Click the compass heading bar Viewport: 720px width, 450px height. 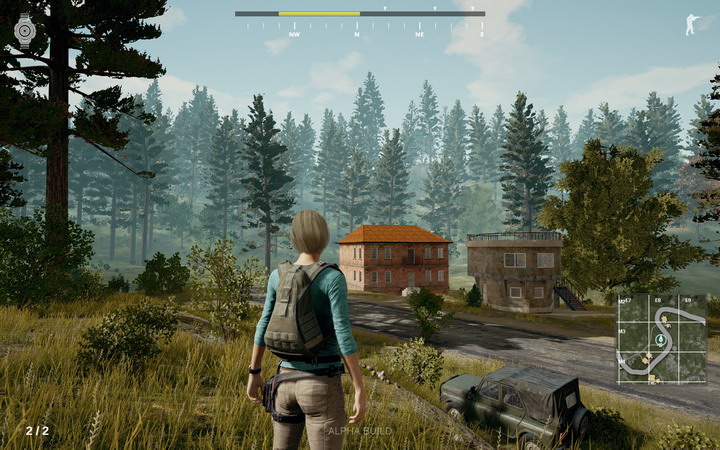(360, 14)
